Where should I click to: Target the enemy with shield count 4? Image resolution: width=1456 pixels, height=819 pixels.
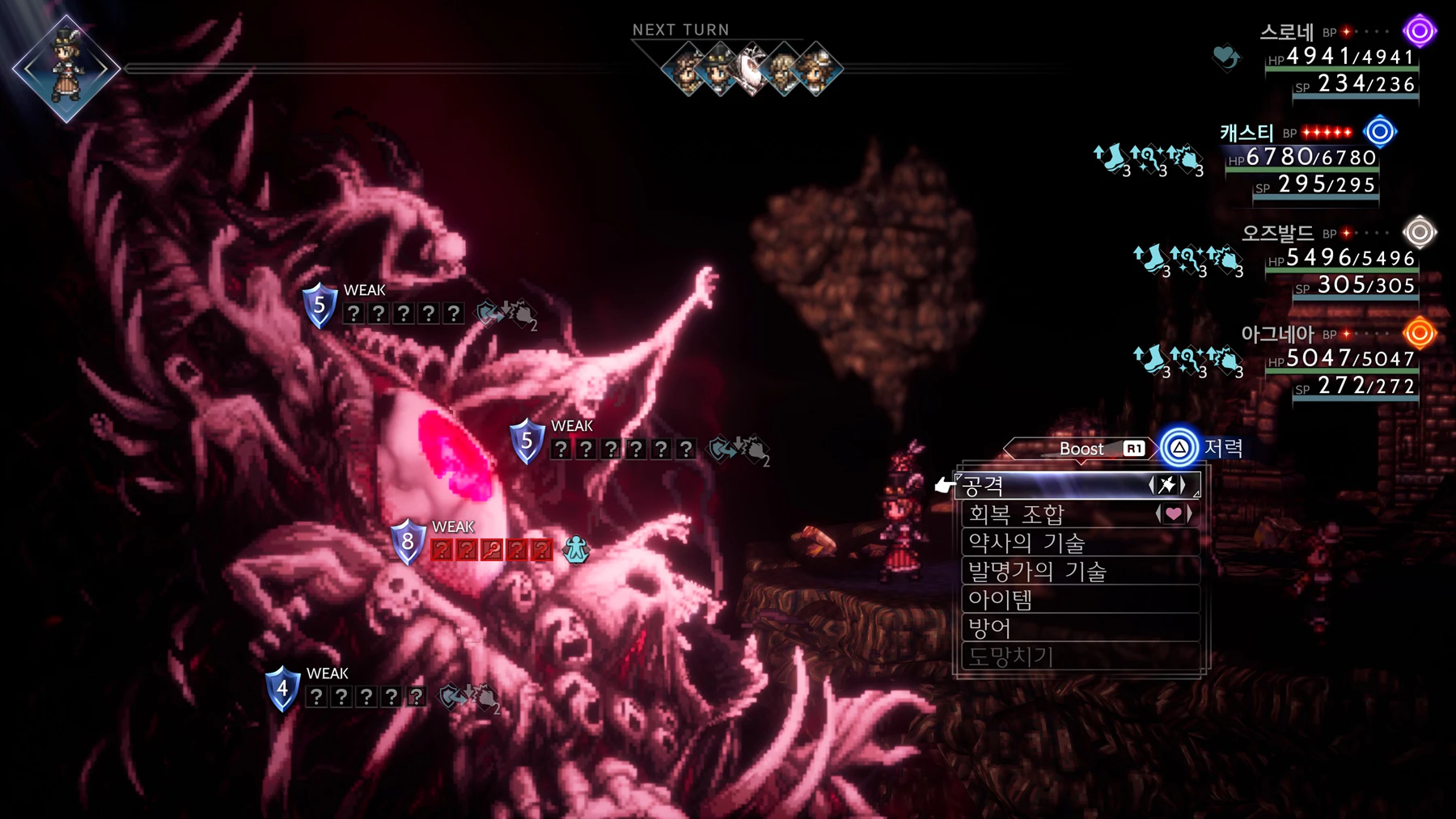282,690
